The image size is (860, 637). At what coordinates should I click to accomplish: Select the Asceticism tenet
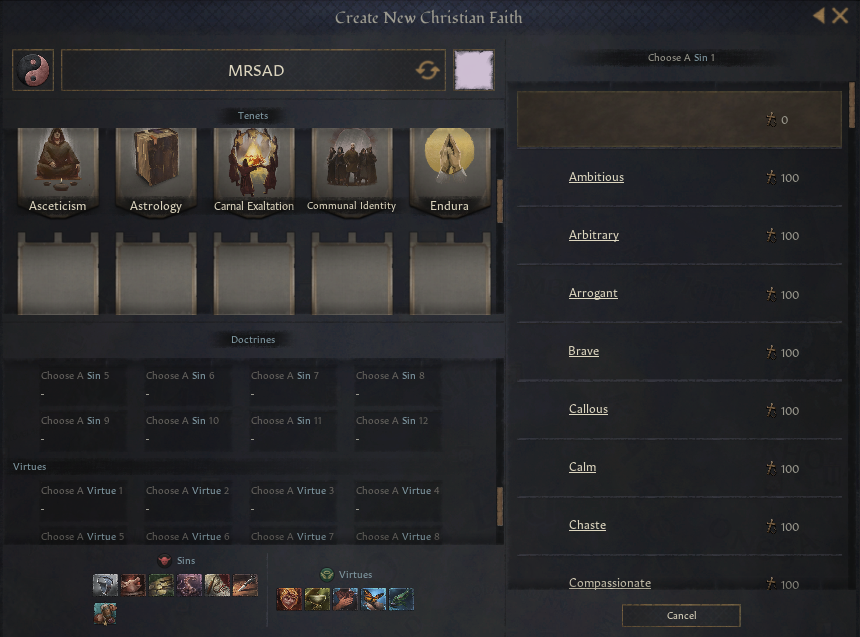[x=58, y=171]
